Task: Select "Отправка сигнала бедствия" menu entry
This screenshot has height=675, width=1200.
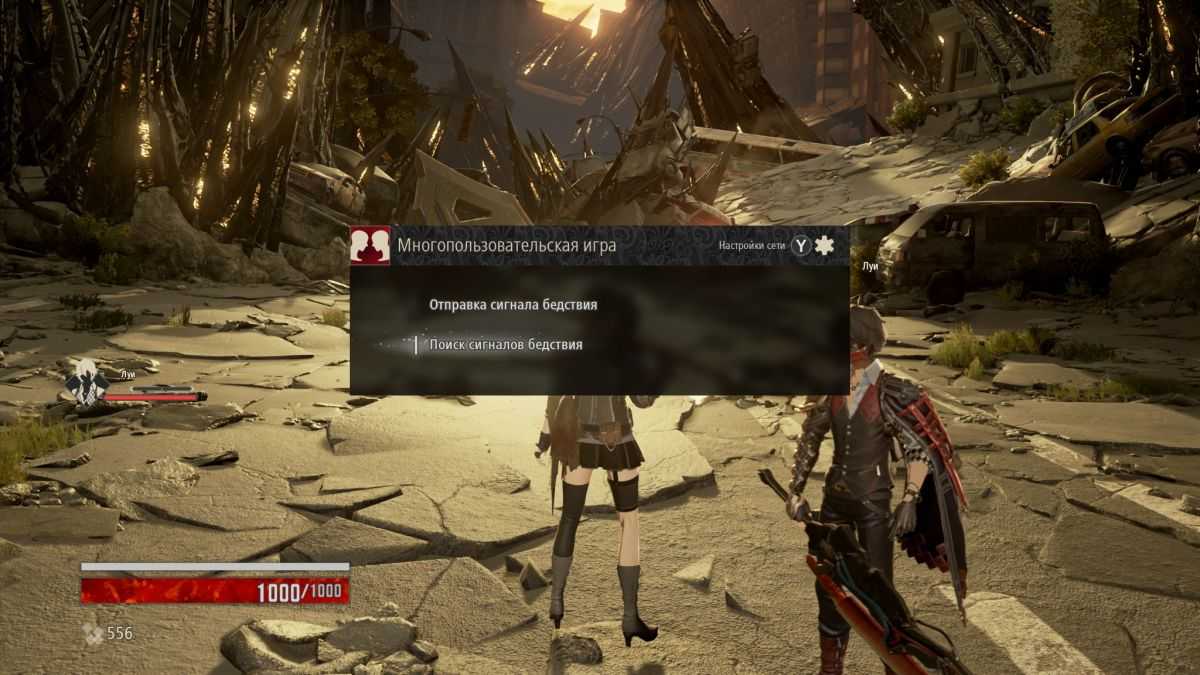Action: (513, 304)
